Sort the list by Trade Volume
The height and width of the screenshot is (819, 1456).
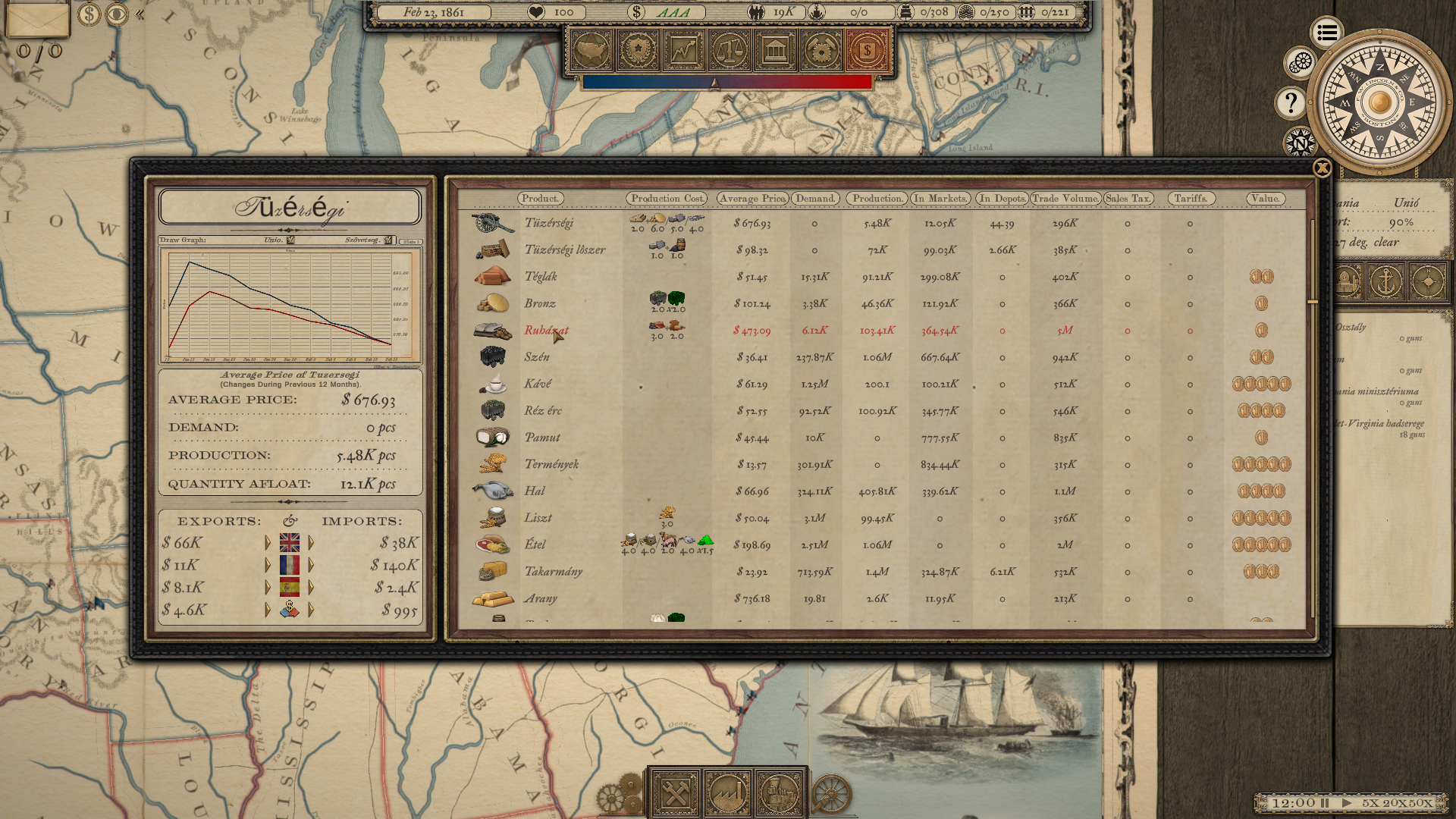click(1065, 199)
